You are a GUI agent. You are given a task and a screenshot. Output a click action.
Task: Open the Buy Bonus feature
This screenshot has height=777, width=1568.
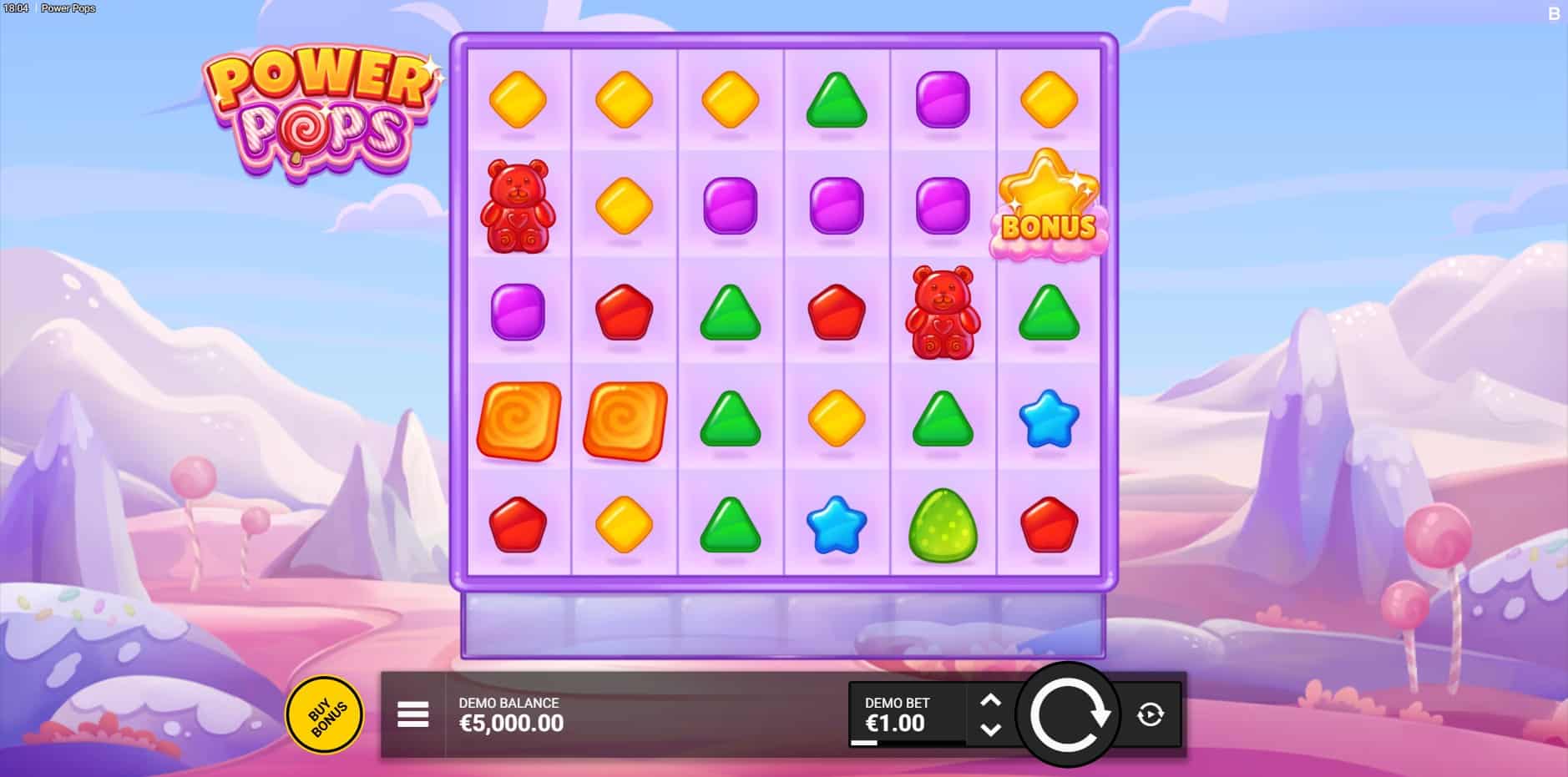point(324,714)
